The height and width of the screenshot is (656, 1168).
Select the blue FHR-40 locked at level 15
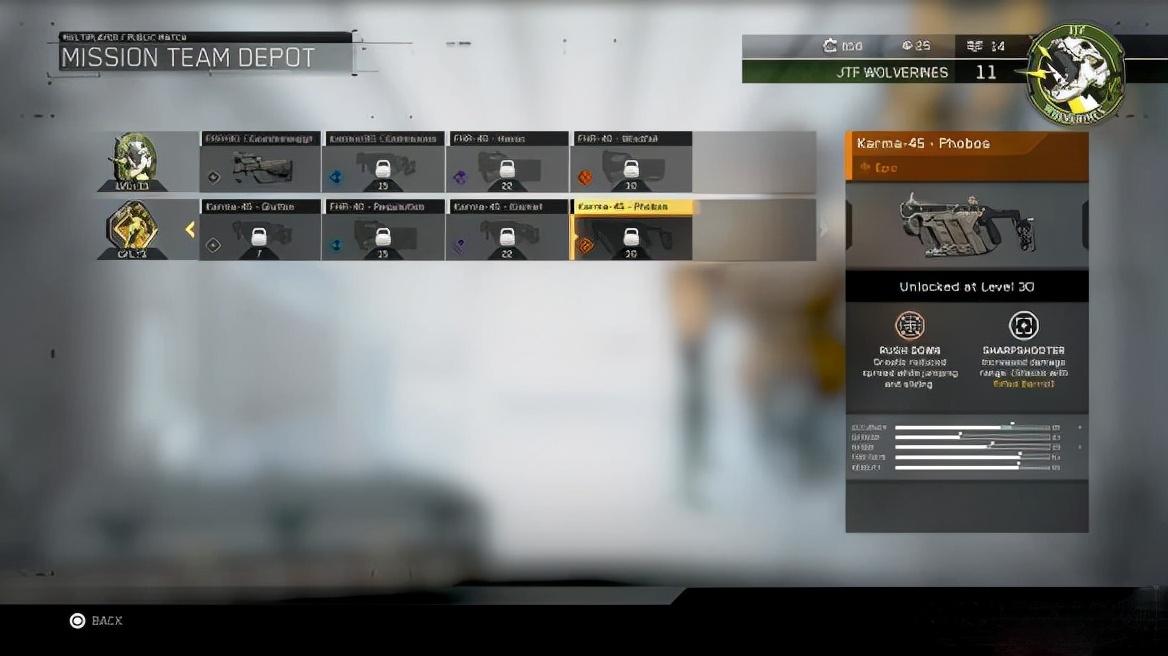coord(383,230)
